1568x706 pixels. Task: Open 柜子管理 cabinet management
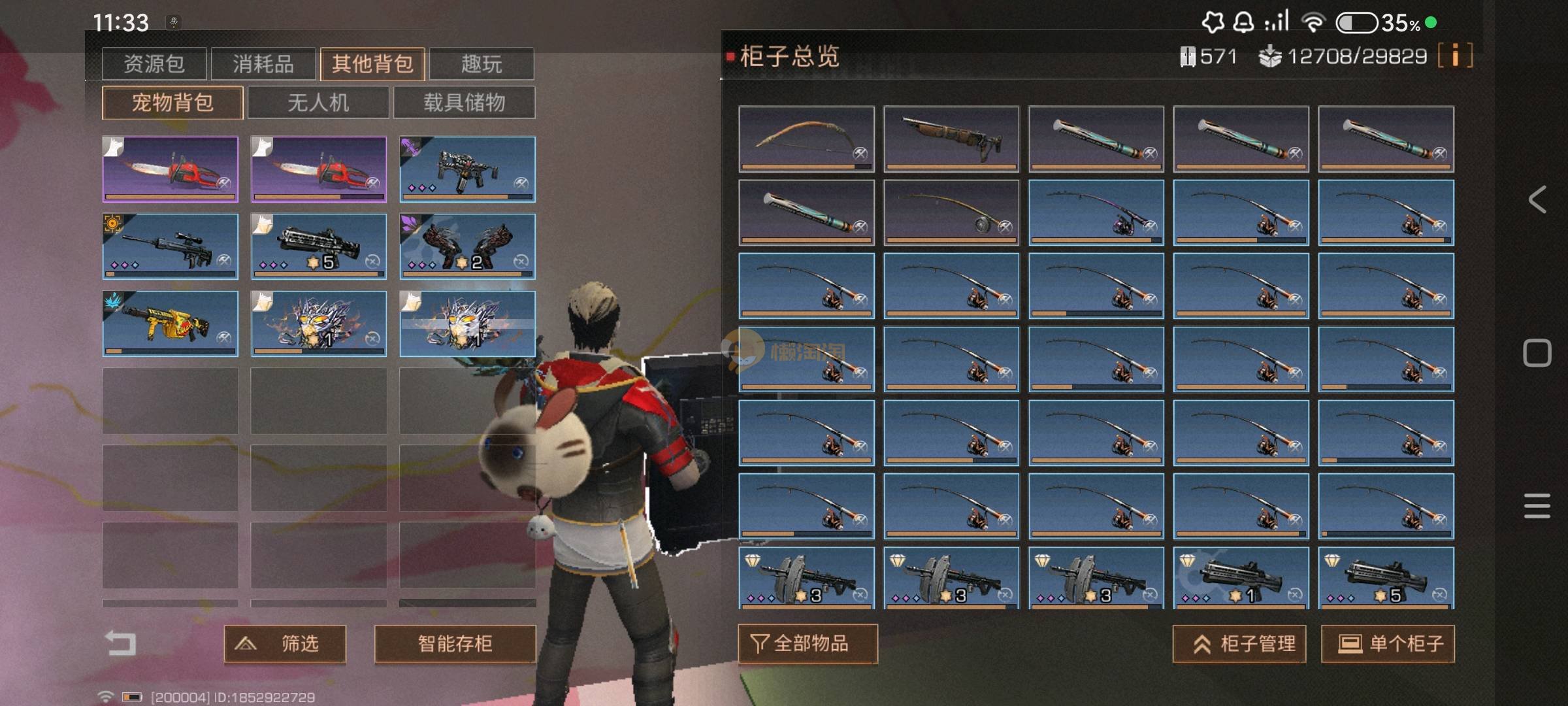click(1239, 644)
